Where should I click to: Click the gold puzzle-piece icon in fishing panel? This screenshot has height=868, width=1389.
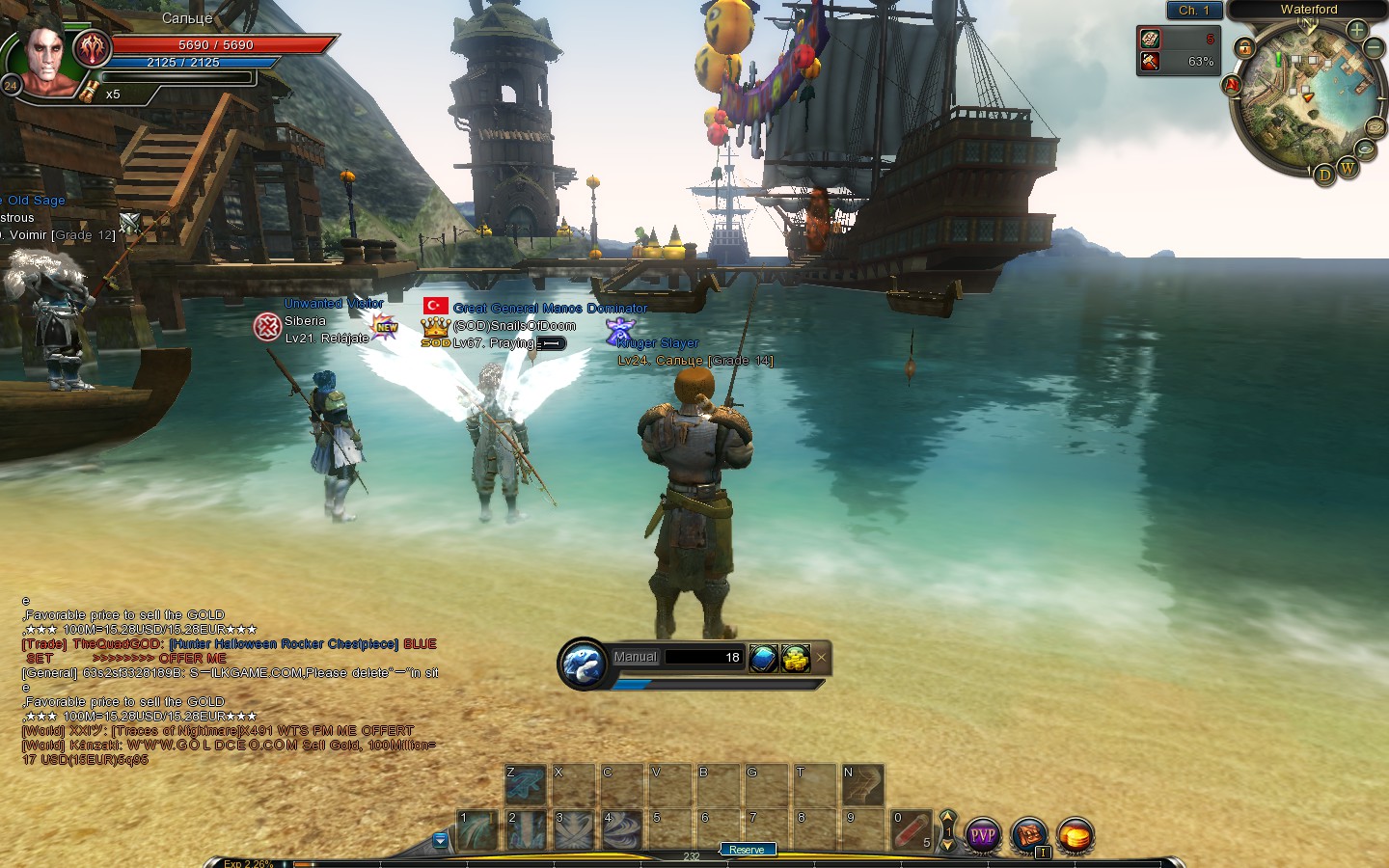pos(795,658)
